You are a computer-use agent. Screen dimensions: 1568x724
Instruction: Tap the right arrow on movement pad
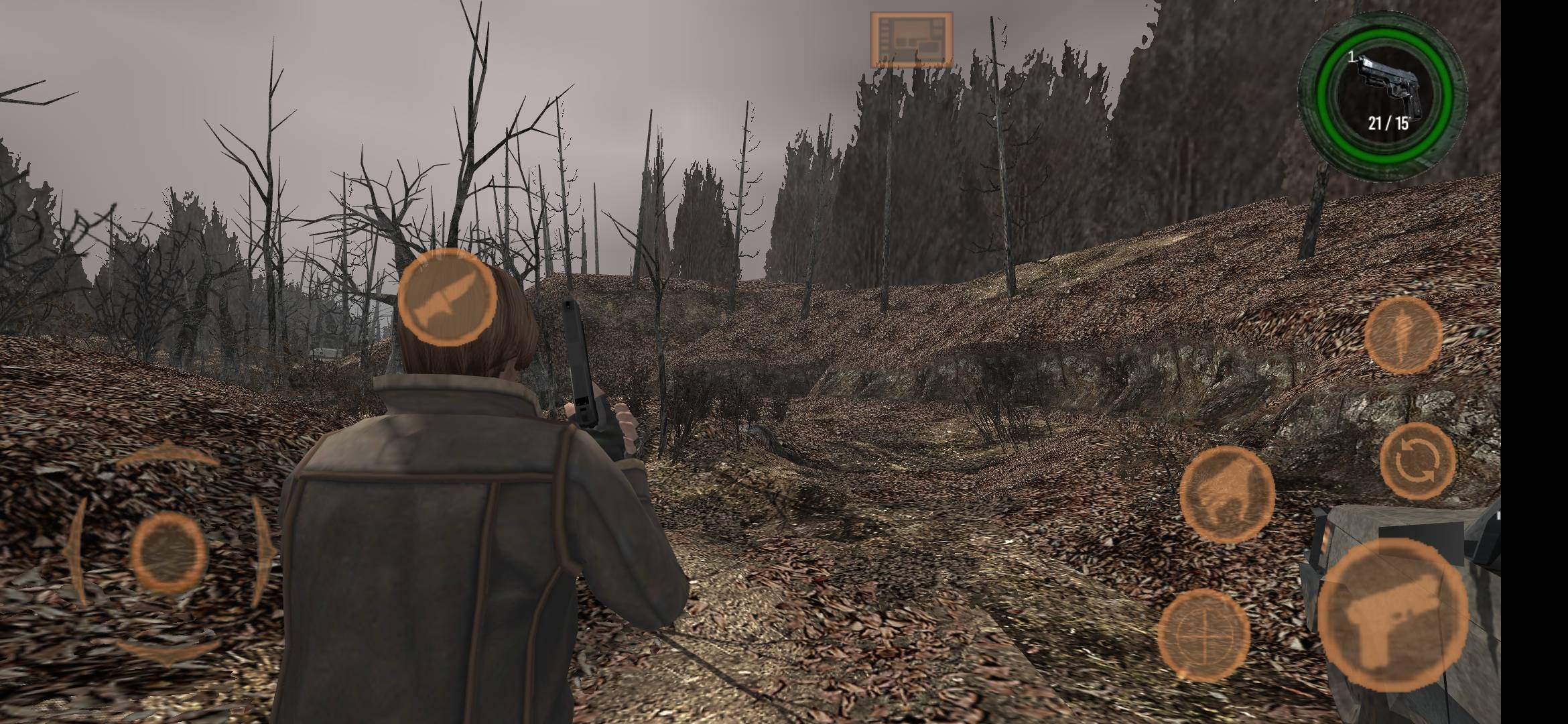[265, 550]
